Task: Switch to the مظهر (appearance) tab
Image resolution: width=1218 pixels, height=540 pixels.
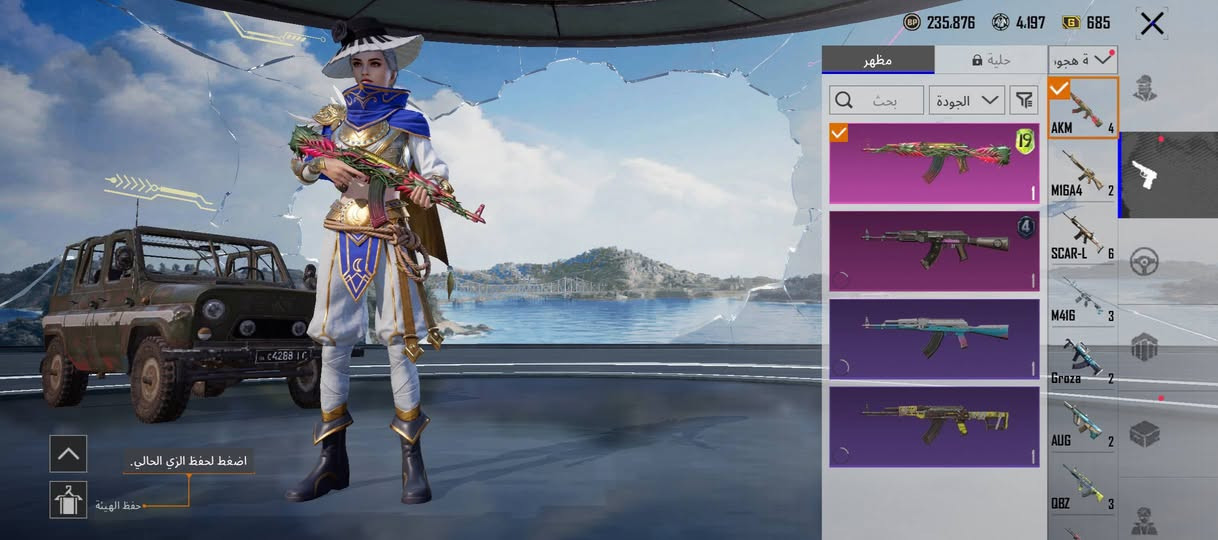Action: tap(878, 60)
